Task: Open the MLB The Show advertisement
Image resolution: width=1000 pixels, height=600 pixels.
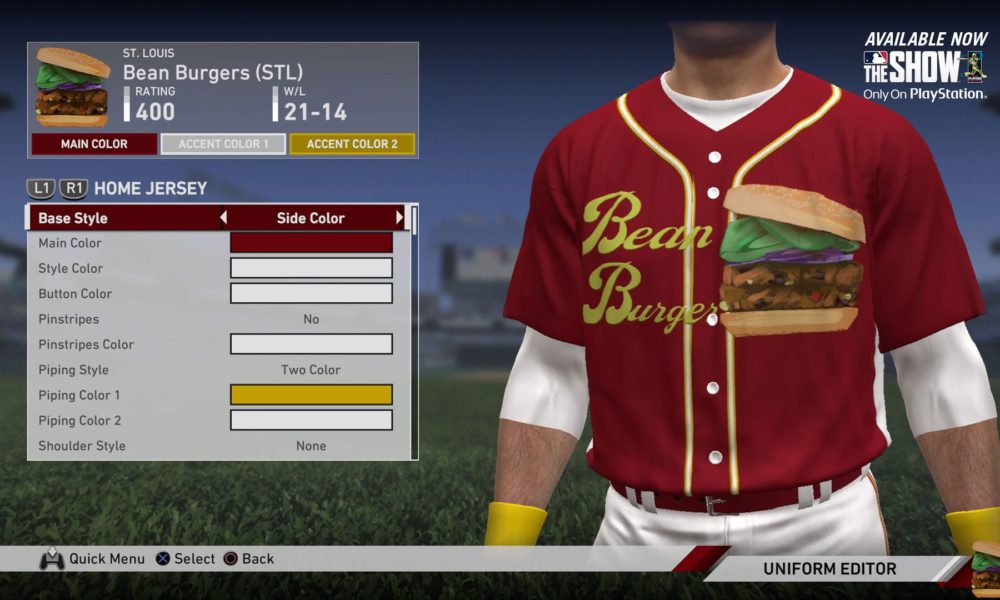Action: pyautogui.click(x=924, y=67)
